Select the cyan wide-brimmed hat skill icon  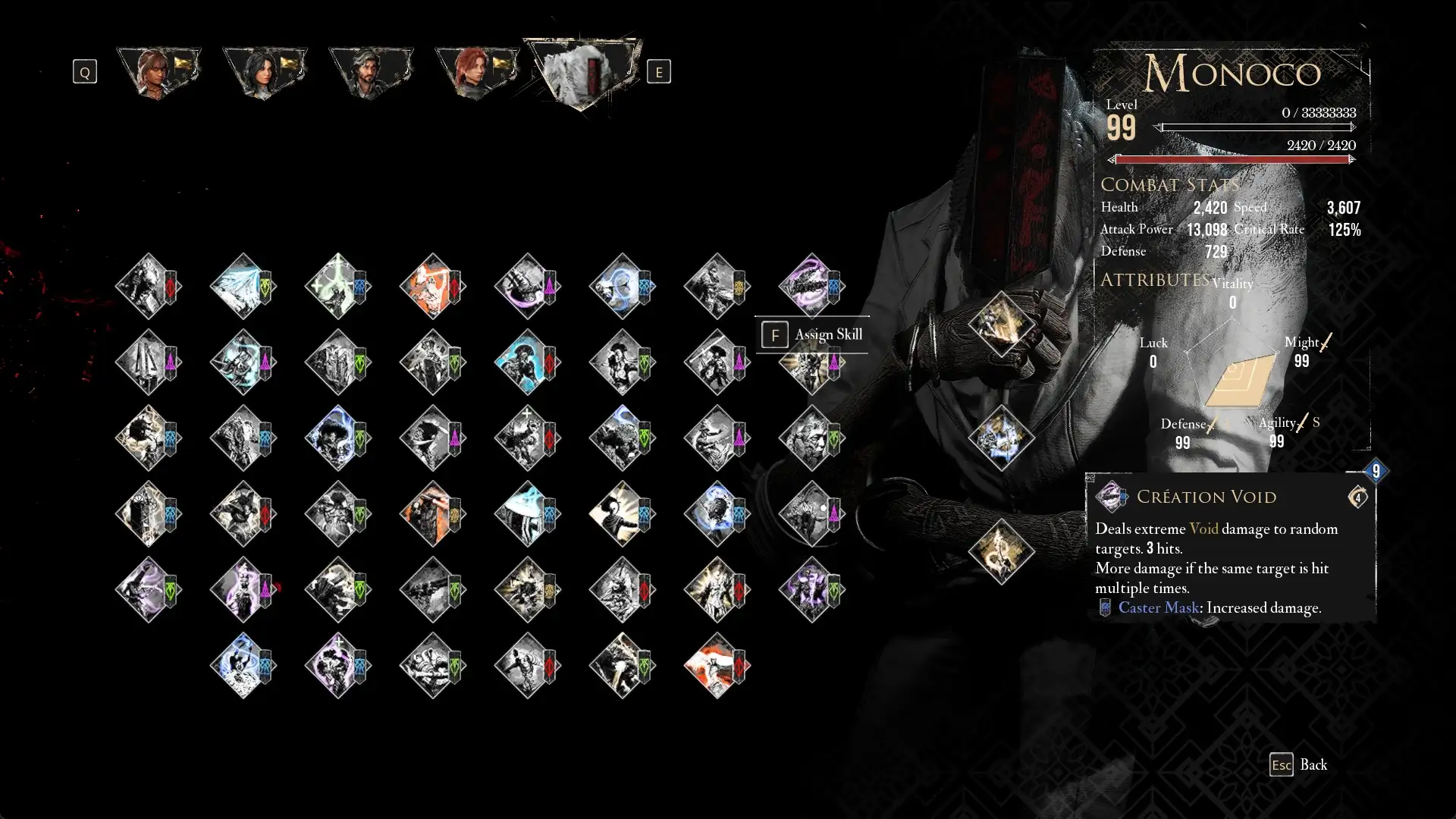point(527,513)
